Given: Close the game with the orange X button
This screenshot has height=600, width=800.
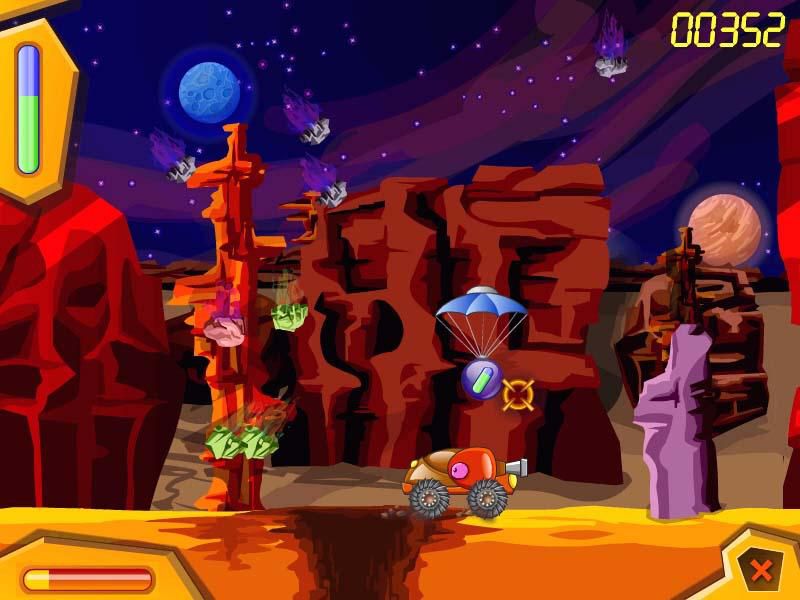Looking at the screenshot, I should click(761, 571).
